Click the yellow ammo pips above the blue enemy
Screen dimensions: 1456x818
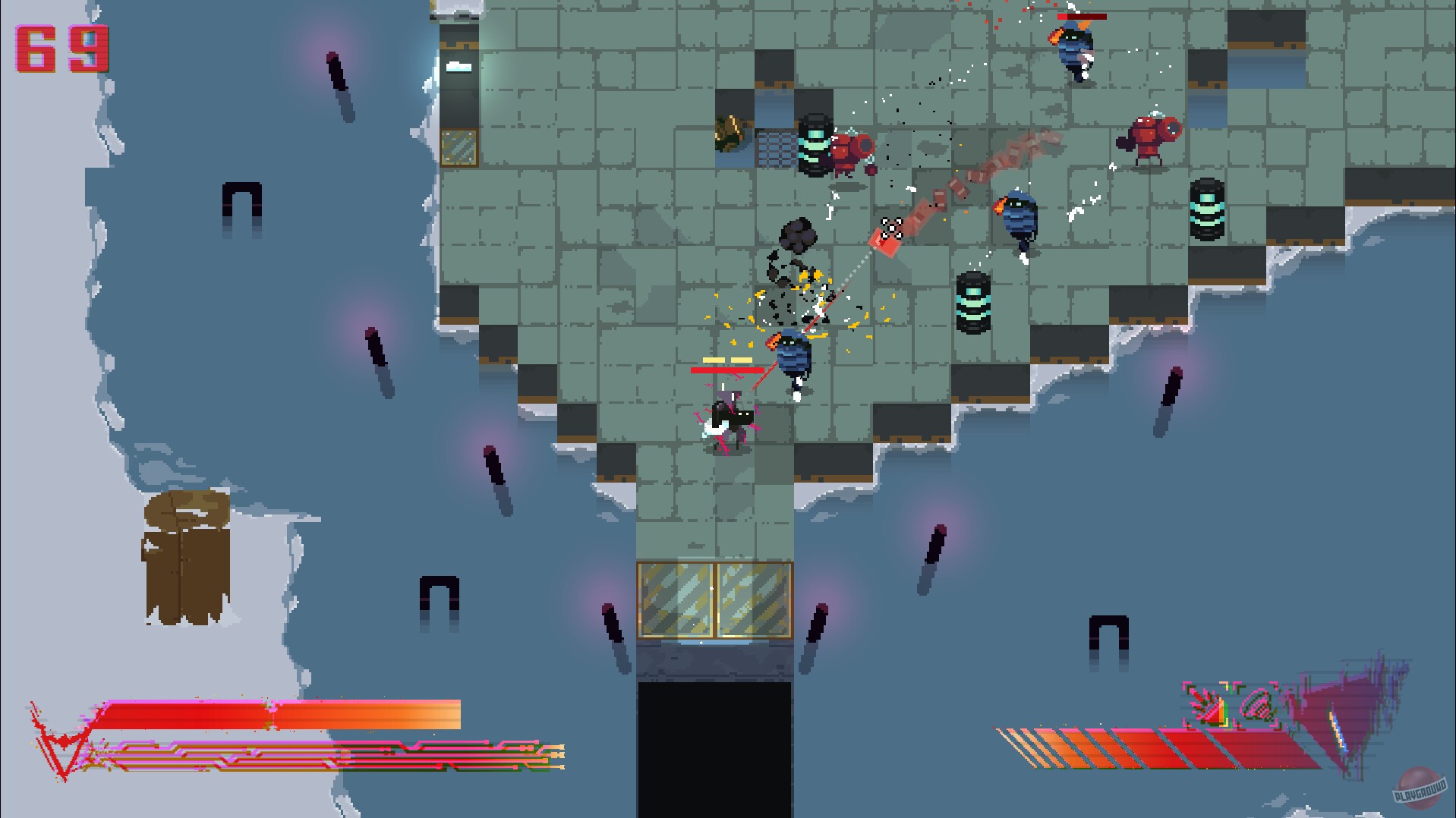(x=726, y=360)
